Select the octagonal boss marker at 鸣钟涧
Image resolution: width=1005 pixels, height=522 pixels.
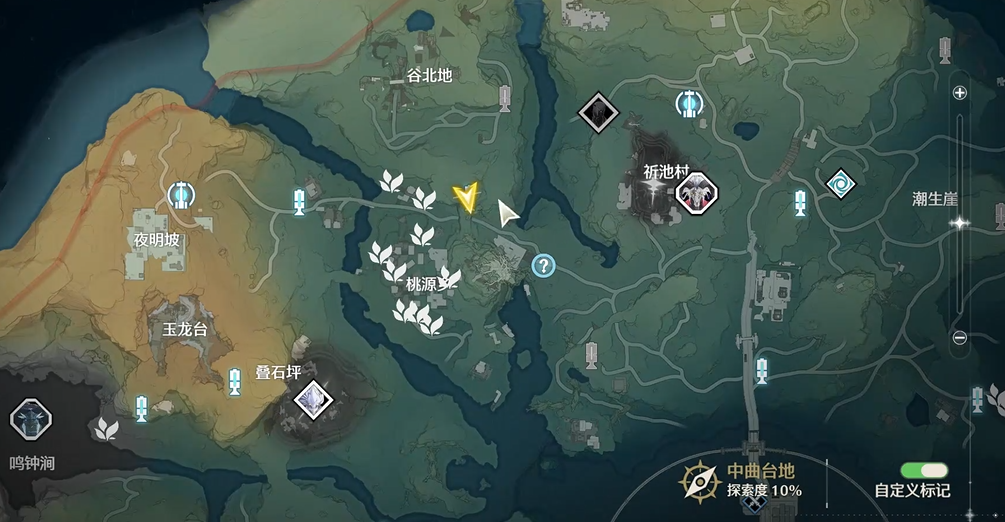pos(30,420)
